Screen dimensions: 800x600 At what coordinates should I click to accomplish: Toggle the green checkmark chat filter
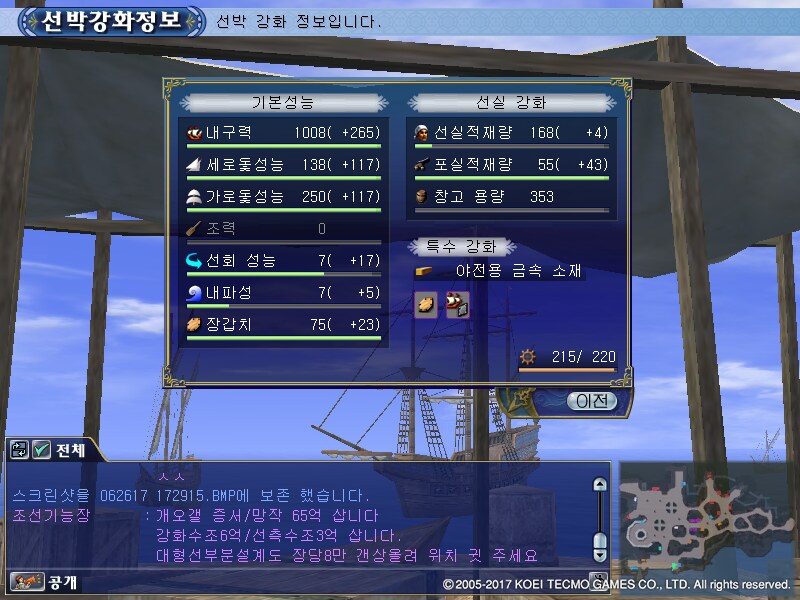coord(42,450)
